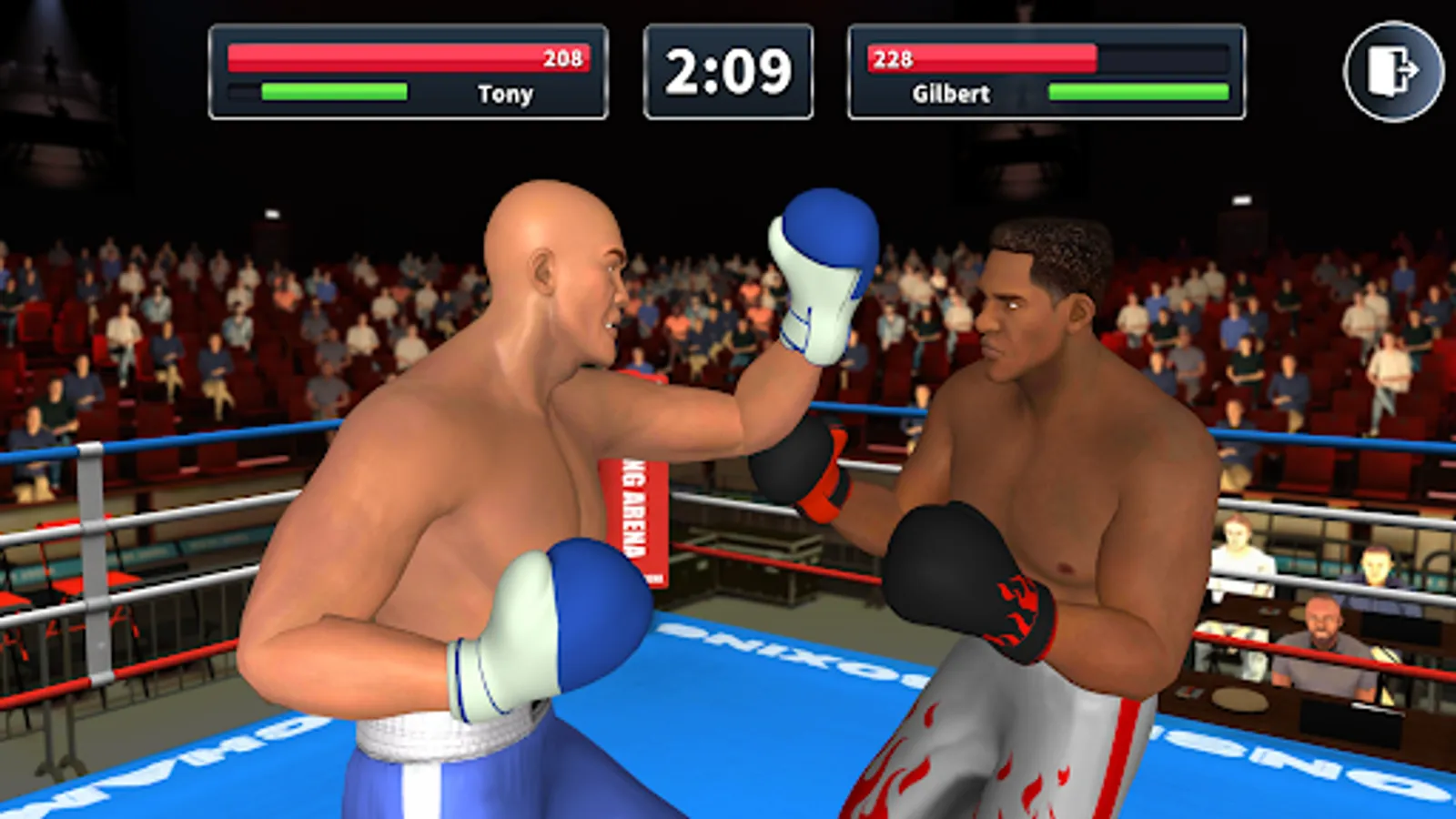1456x819 pixels.
Task: Open Gilbert's fighter info panel
Action: pos(1046,73)
